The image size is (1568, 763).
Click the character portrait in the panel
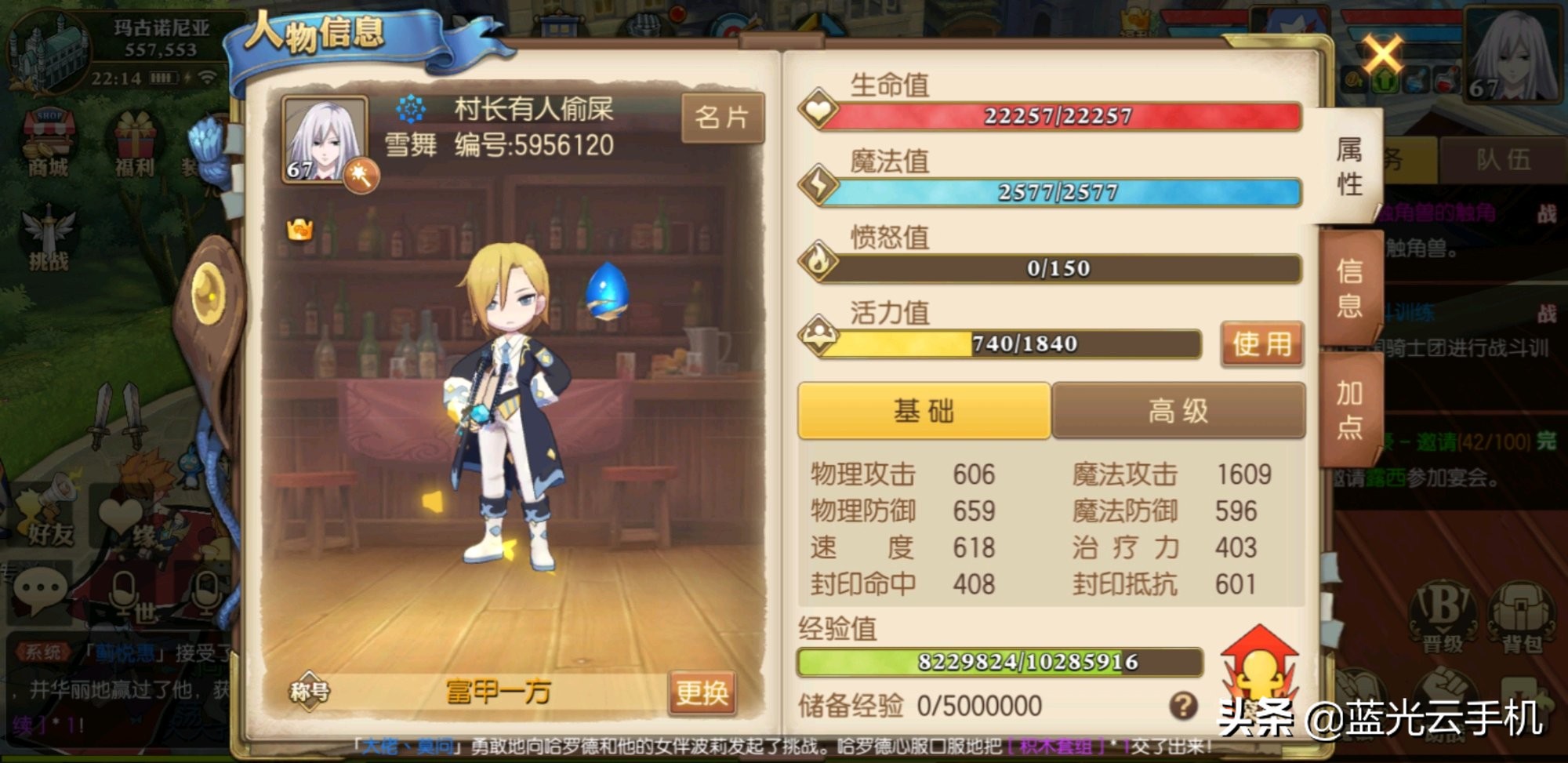coord(325,141)
